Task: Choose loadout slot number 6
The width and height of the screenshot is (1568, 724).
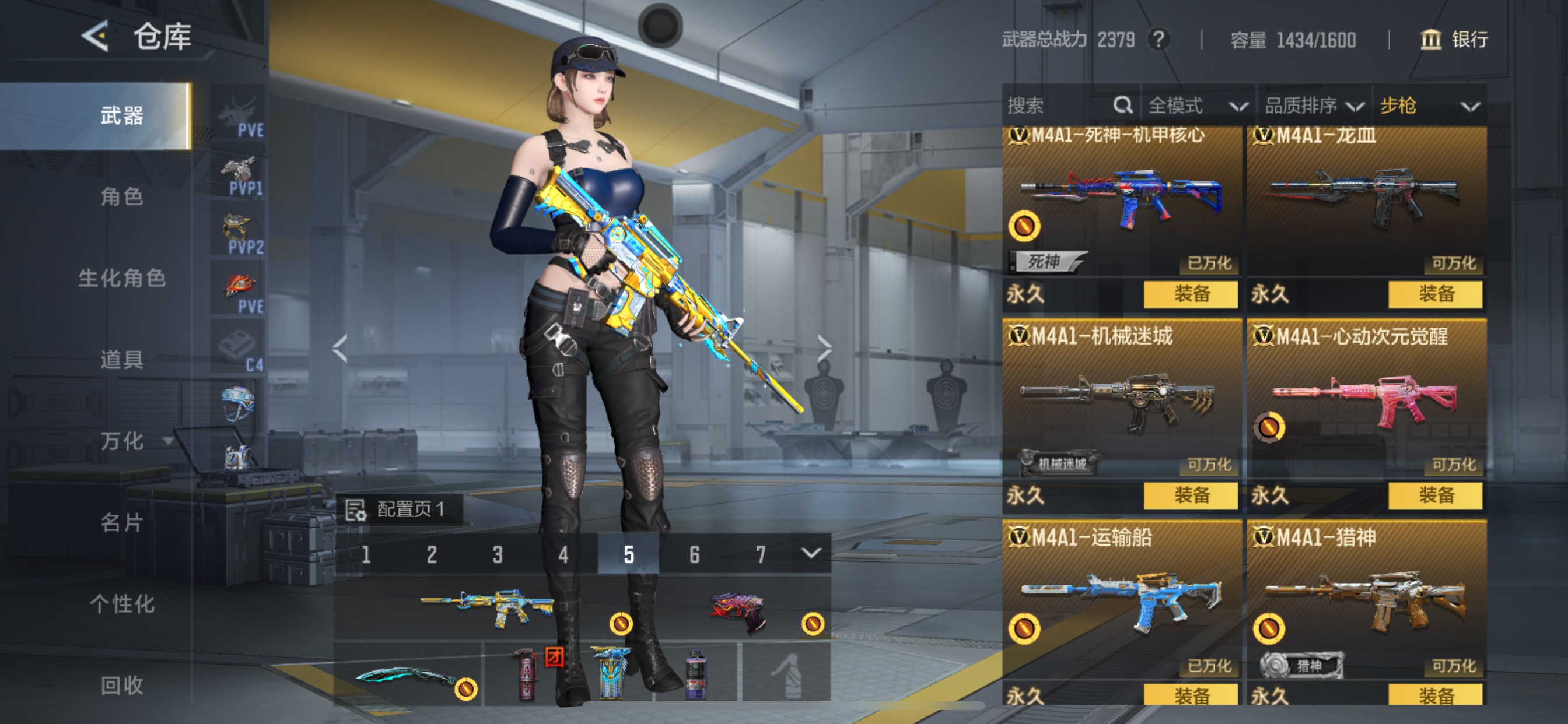Action: [695, 554]
